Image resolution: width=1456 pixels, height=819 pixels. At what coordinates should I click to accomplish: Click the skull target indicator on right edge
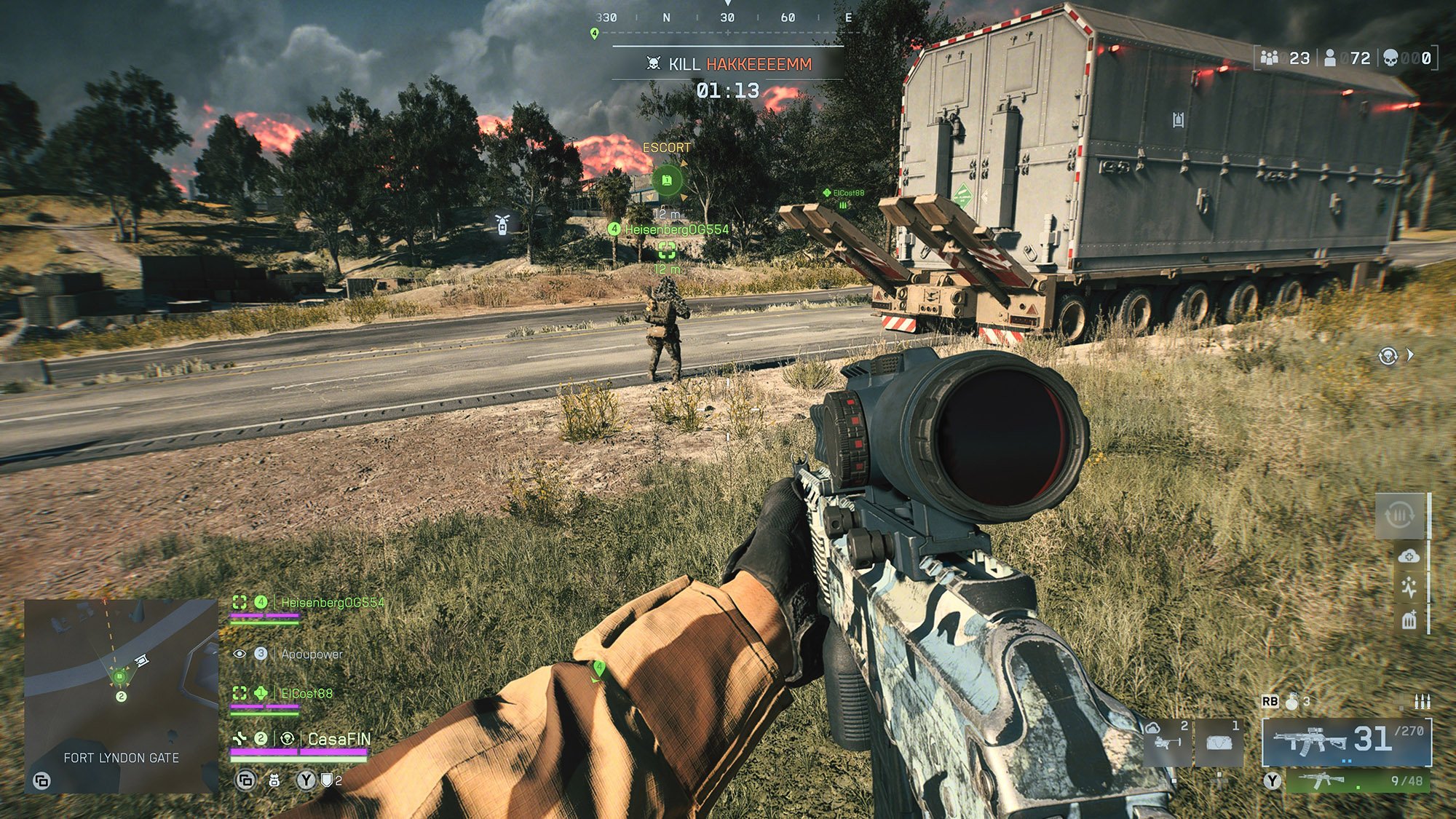point(1388,356)
